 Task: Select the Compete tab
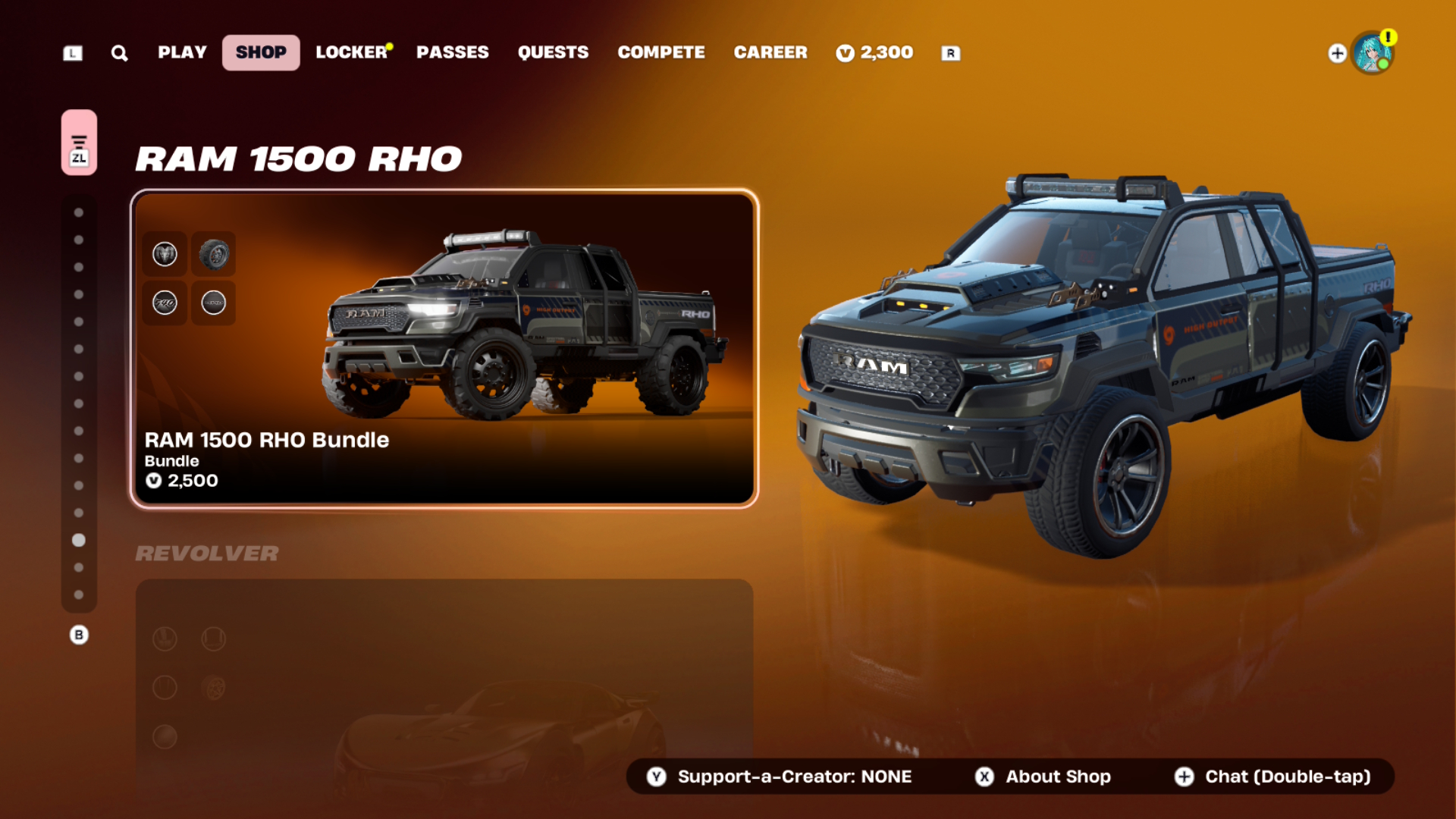pyautogui.click(x=661, y=52)
